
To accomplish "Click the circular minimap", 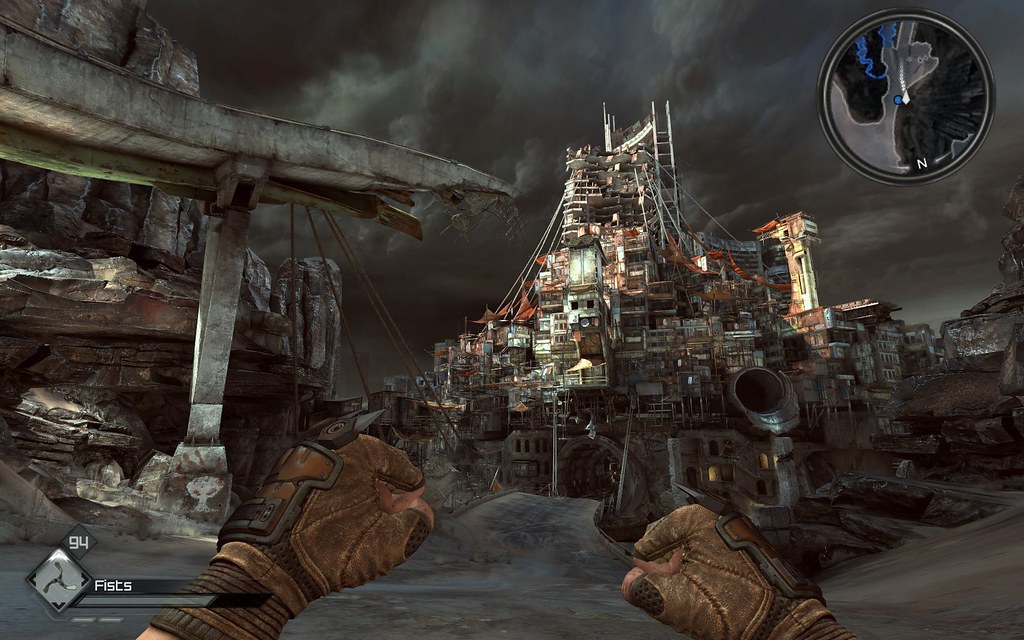I will click(905, 96).
